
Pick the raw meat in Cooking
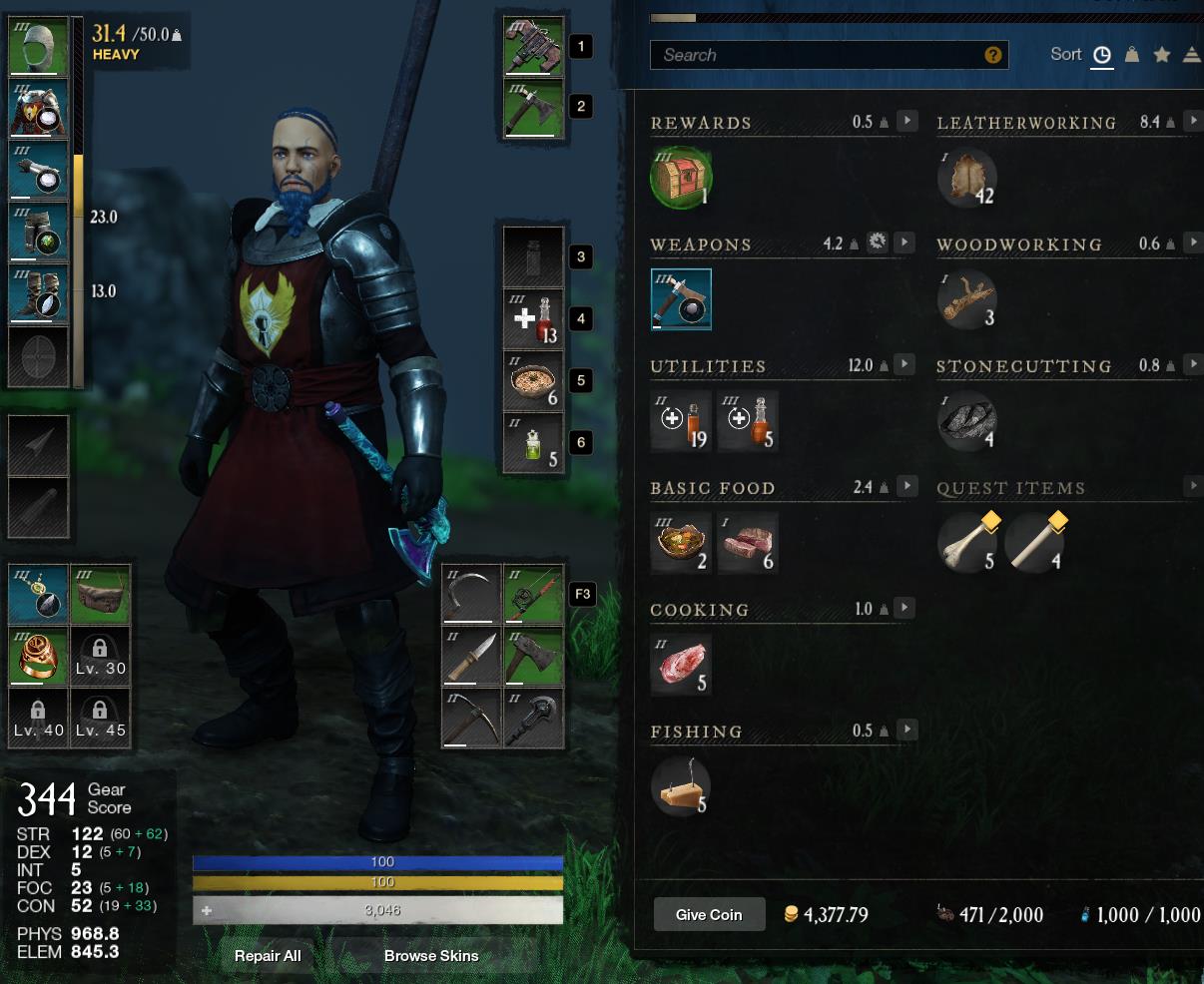tap(681, 665)
